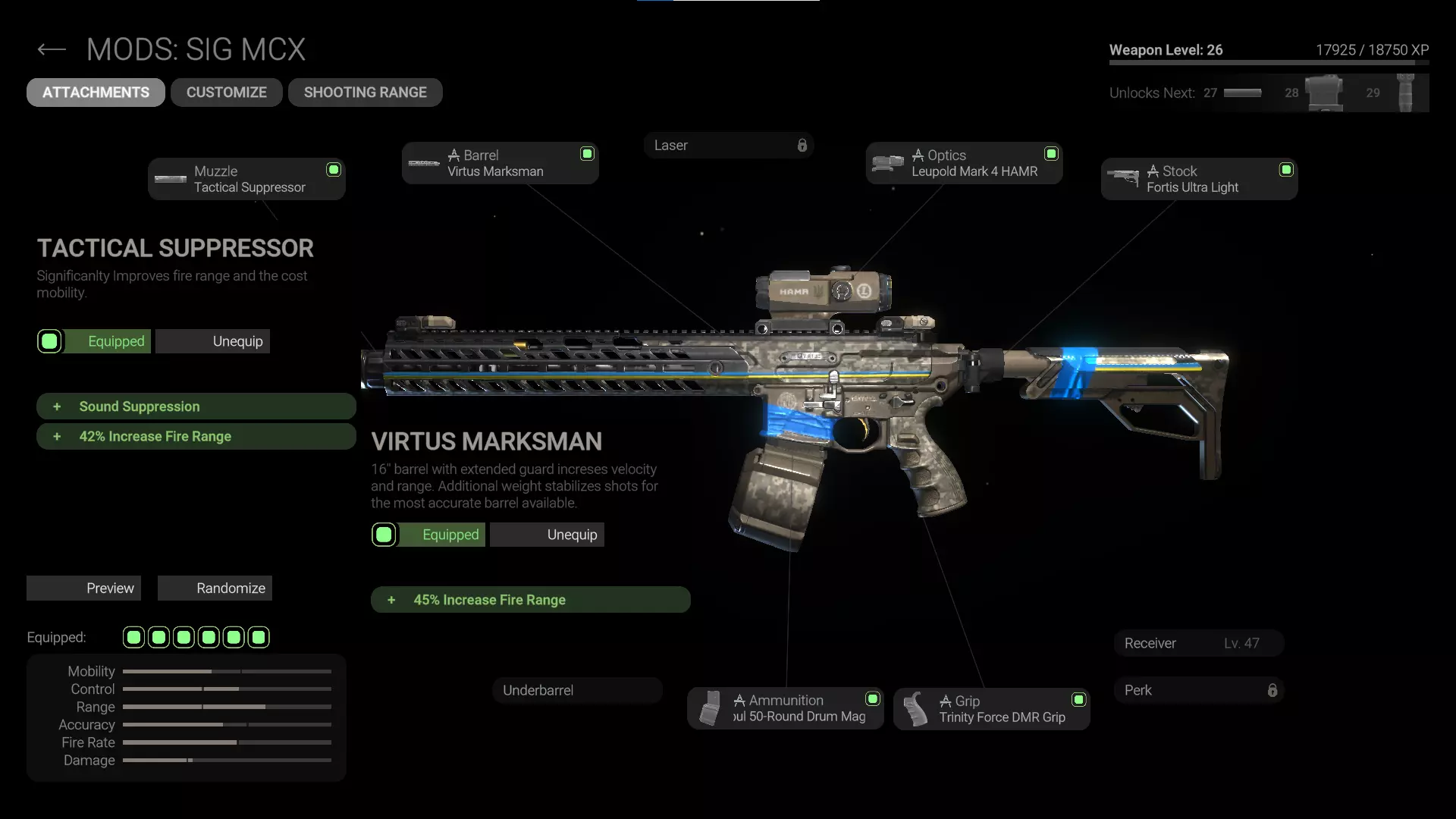Choose the Trinity Force DMR Grip slot
This screenshot has width=1456, height=819.
(x=991, y=709)
